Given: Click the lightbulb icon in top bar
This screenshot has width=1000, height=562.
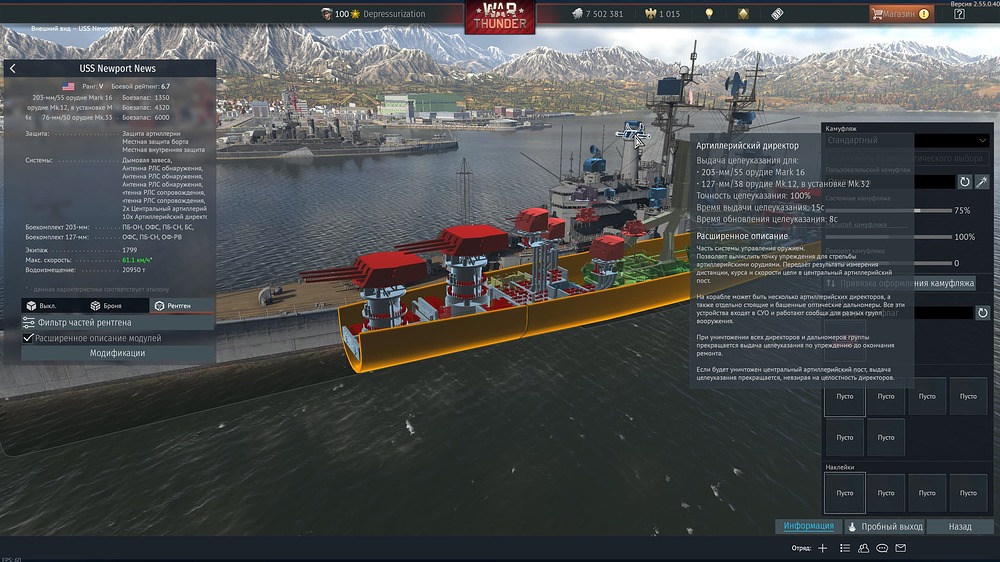Looking at the screenshot, I should pos(709,14).
